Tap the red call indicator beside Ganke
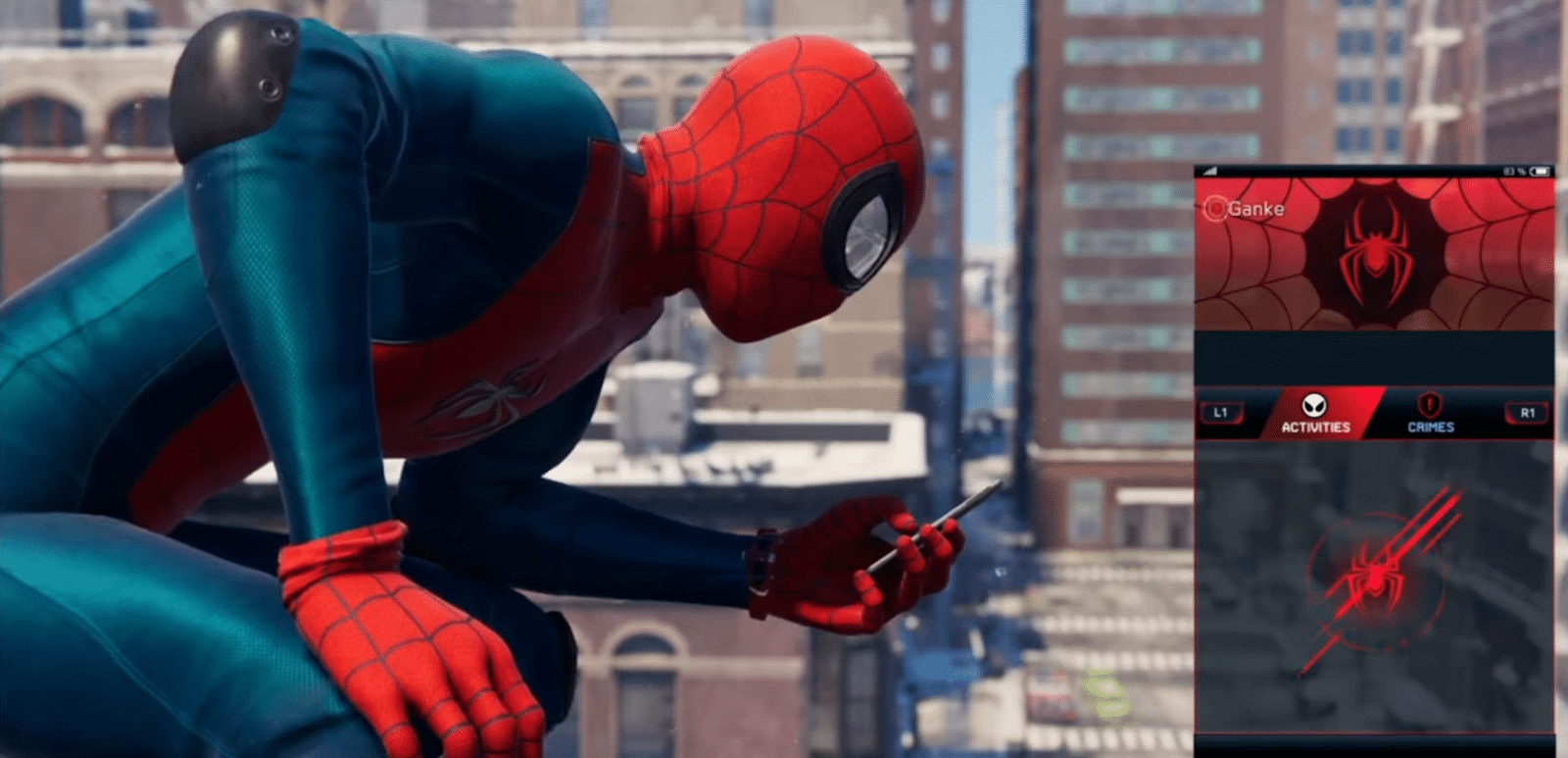This screenshot has height=758, width=1568. coord(1215,209)
